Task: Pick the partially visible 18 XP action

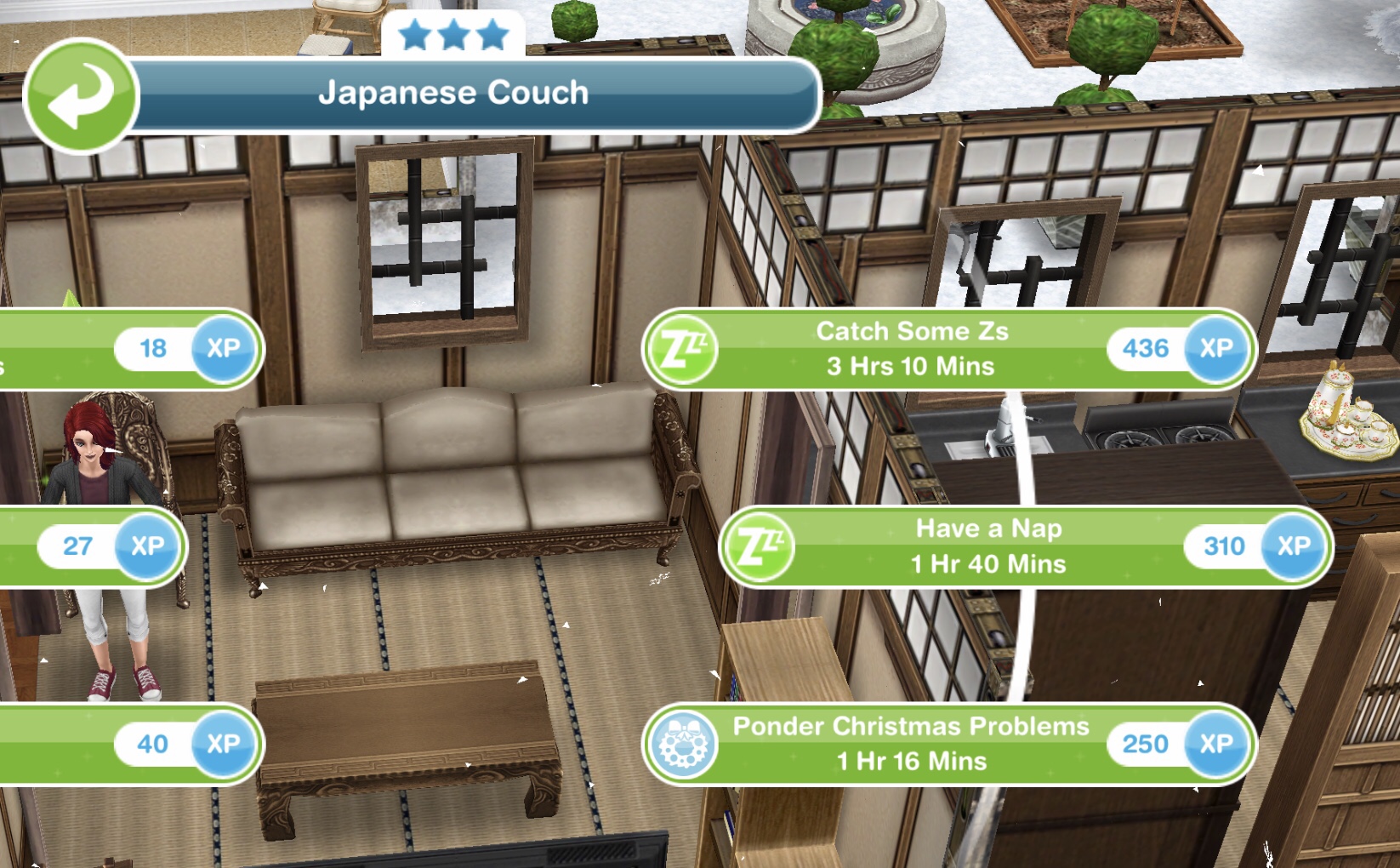Action: click(128, 349)
